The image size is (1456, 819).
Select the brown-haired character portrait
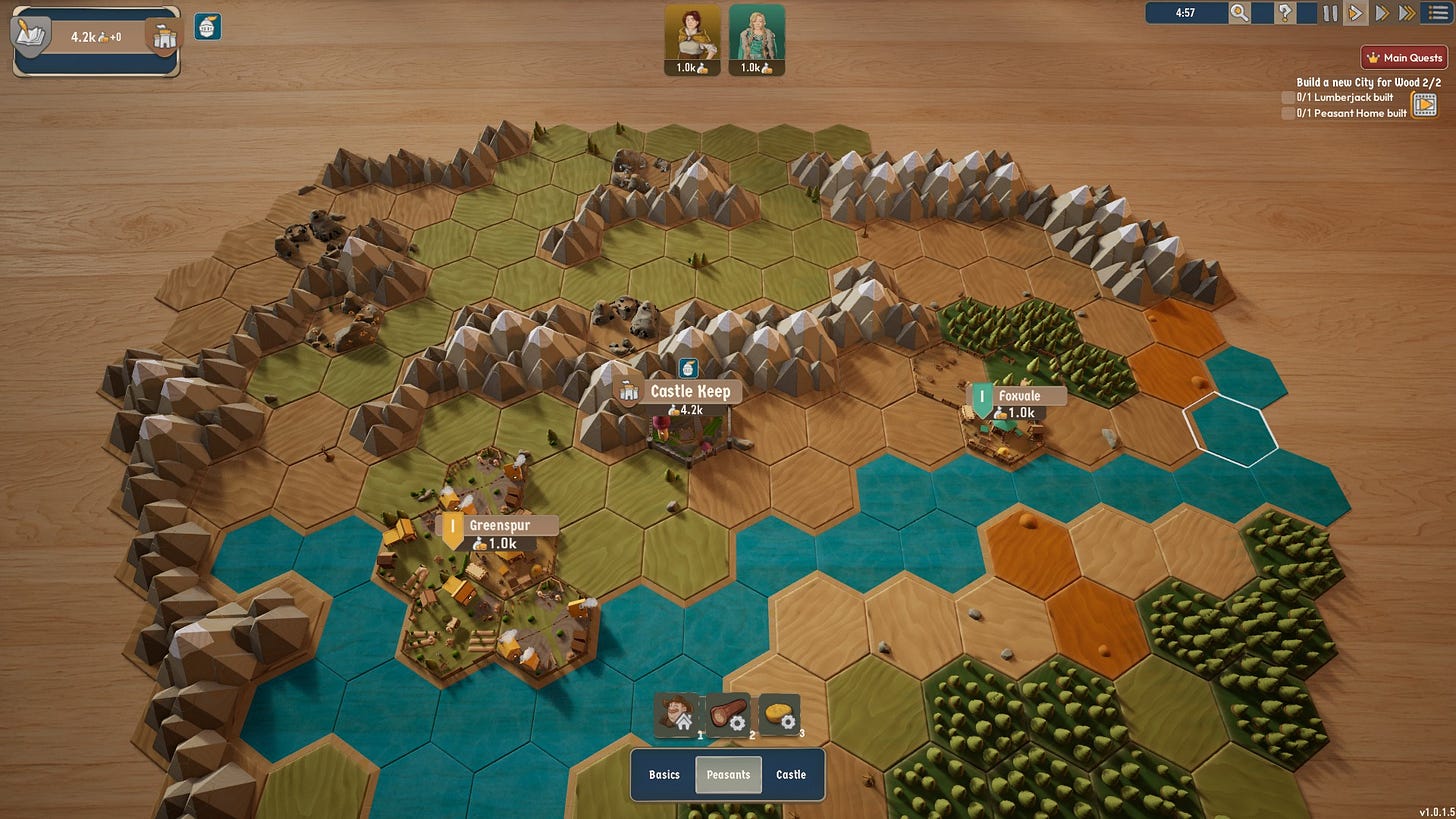pyautogui.click(x=692, y=32)
